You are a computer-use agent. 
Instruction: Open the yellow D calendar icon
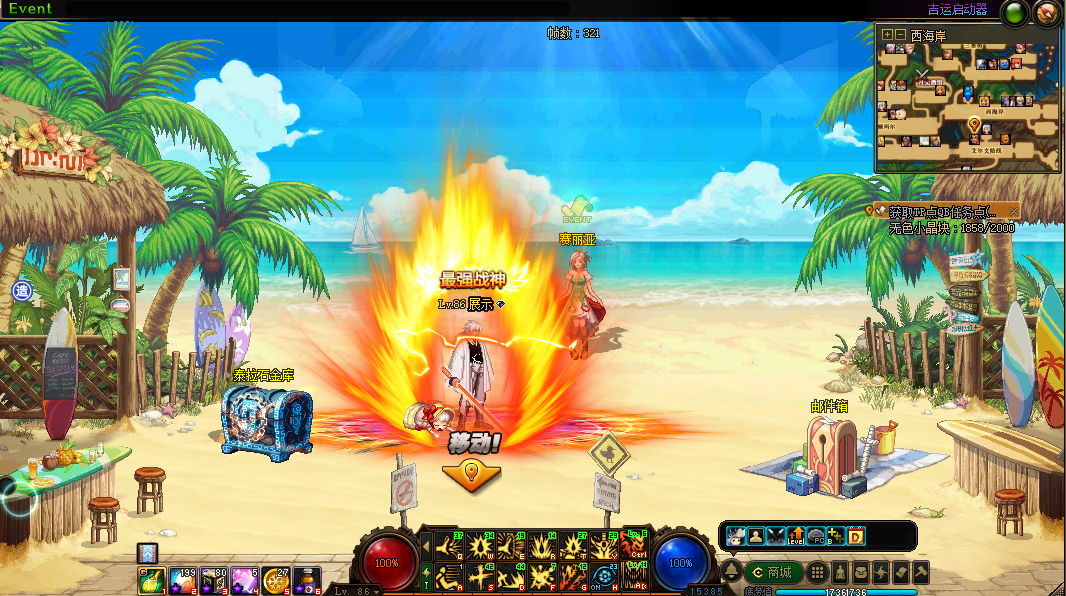click(856, 536)
